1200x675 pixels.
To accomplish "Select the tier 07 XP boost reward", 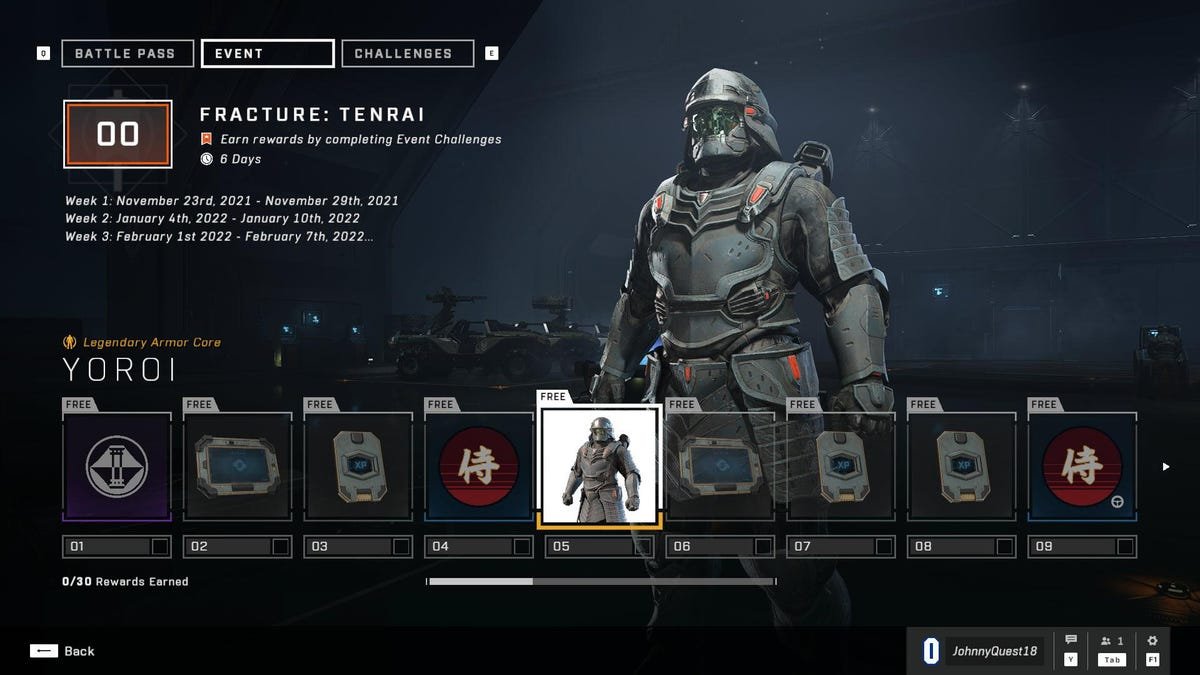I will [841, 466].
